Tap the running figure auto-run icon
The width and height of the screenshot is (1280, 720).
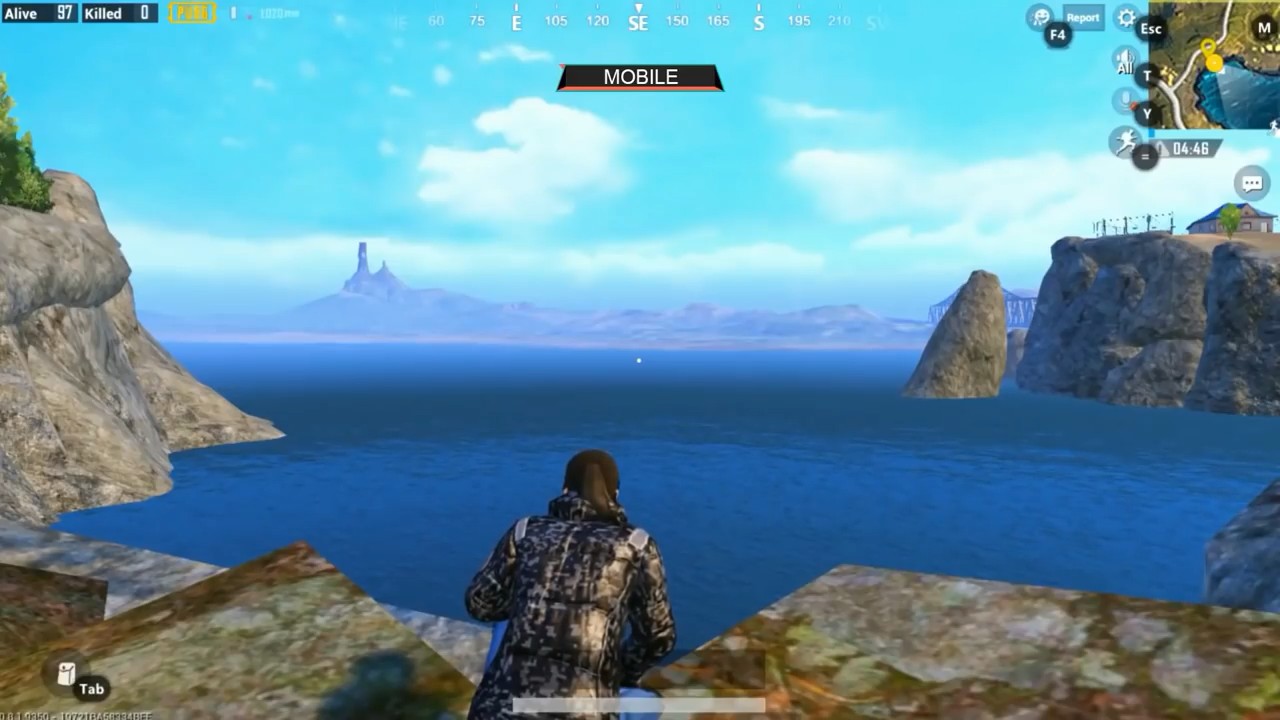pyautogui.click(x=1125, y=142)
